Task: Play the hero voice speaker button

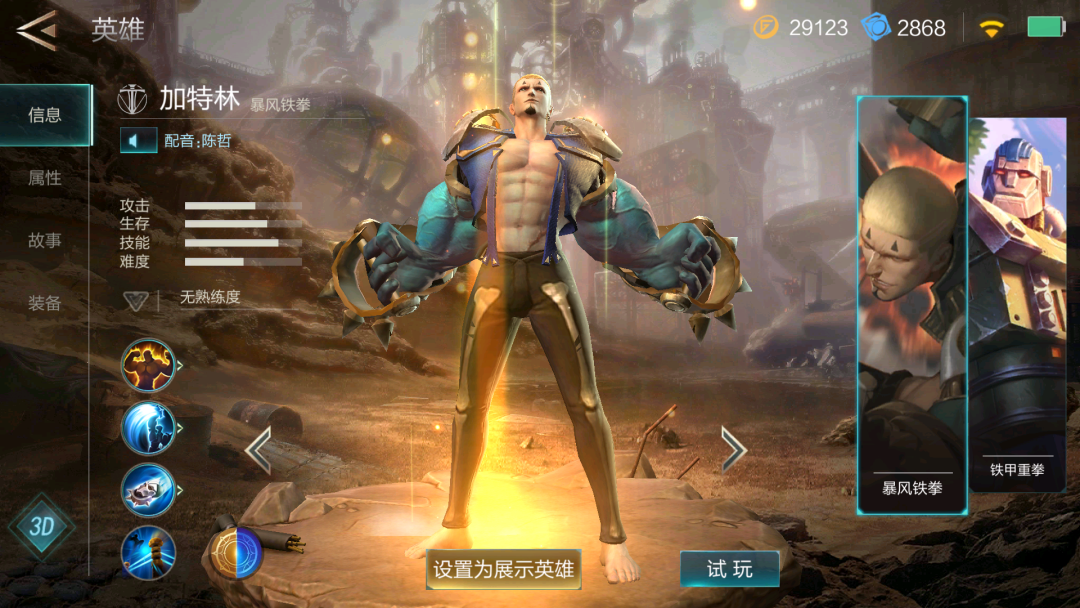Action: [138, 141]
